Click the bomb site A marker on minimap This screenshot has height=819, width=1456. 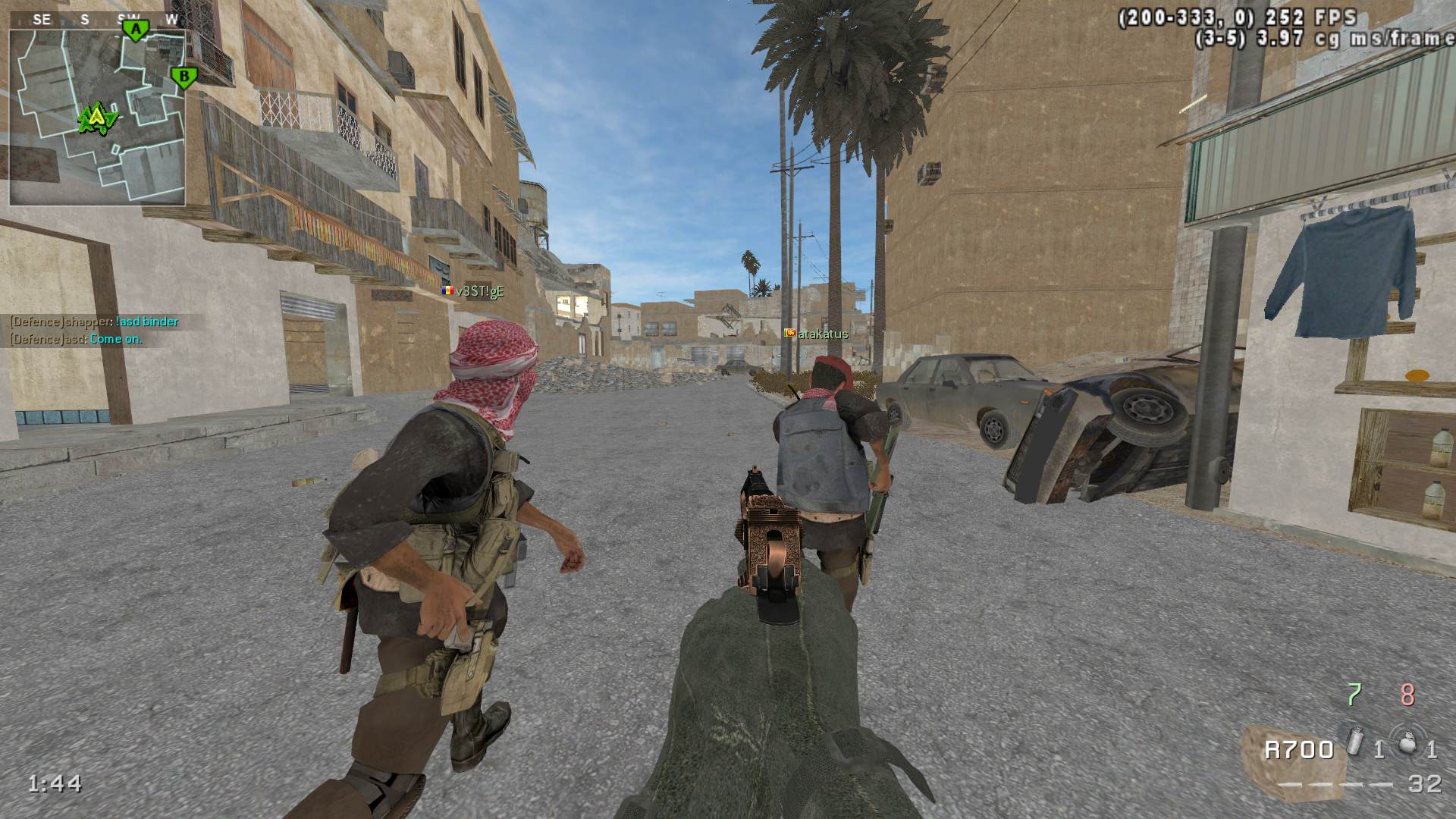point(136,30)
